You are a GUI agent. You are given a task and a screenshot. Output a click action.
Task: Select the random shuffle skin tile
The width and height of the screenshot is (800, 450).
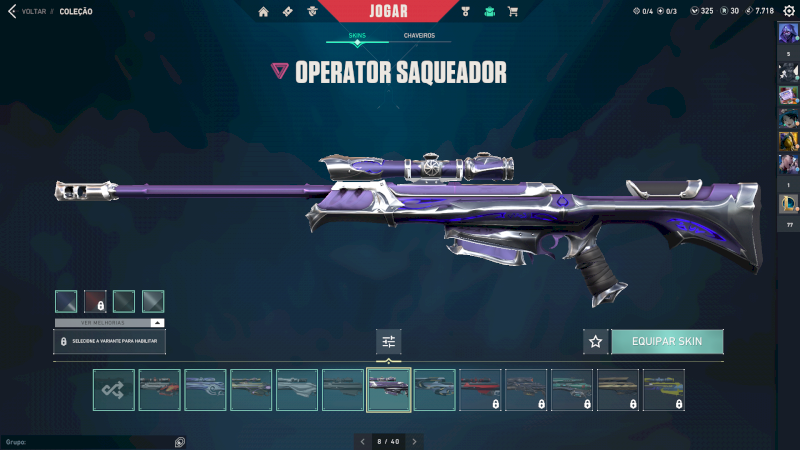coord(114,390)
